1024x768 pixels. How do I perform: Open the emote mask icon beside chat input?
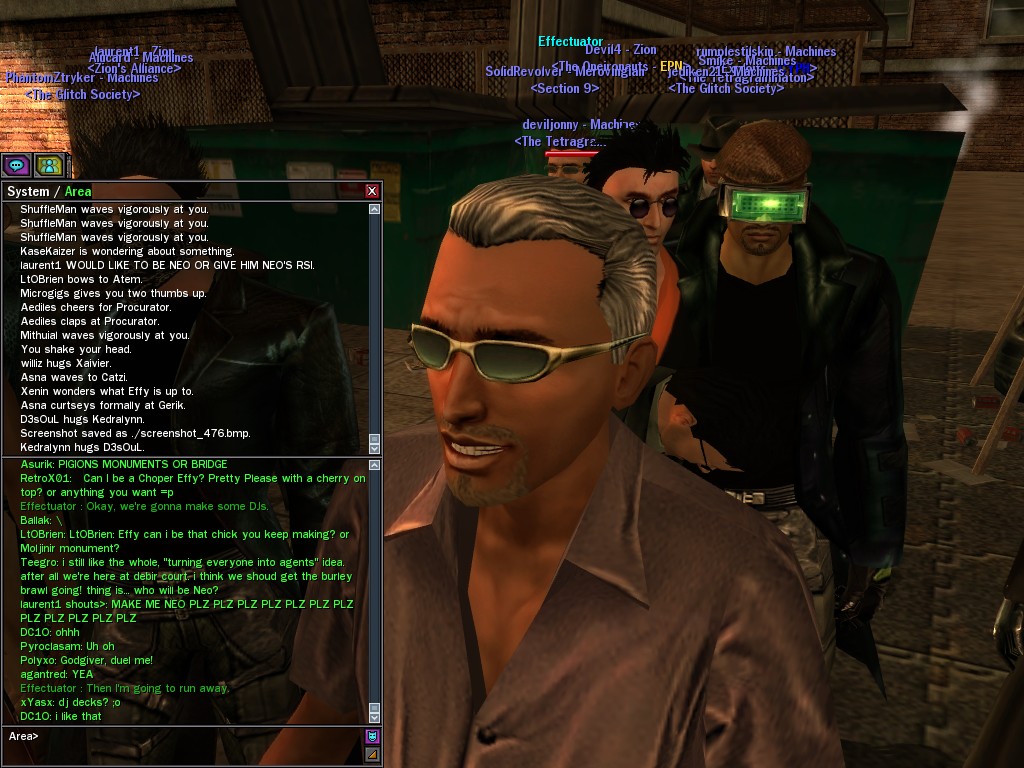click(373, 736)
